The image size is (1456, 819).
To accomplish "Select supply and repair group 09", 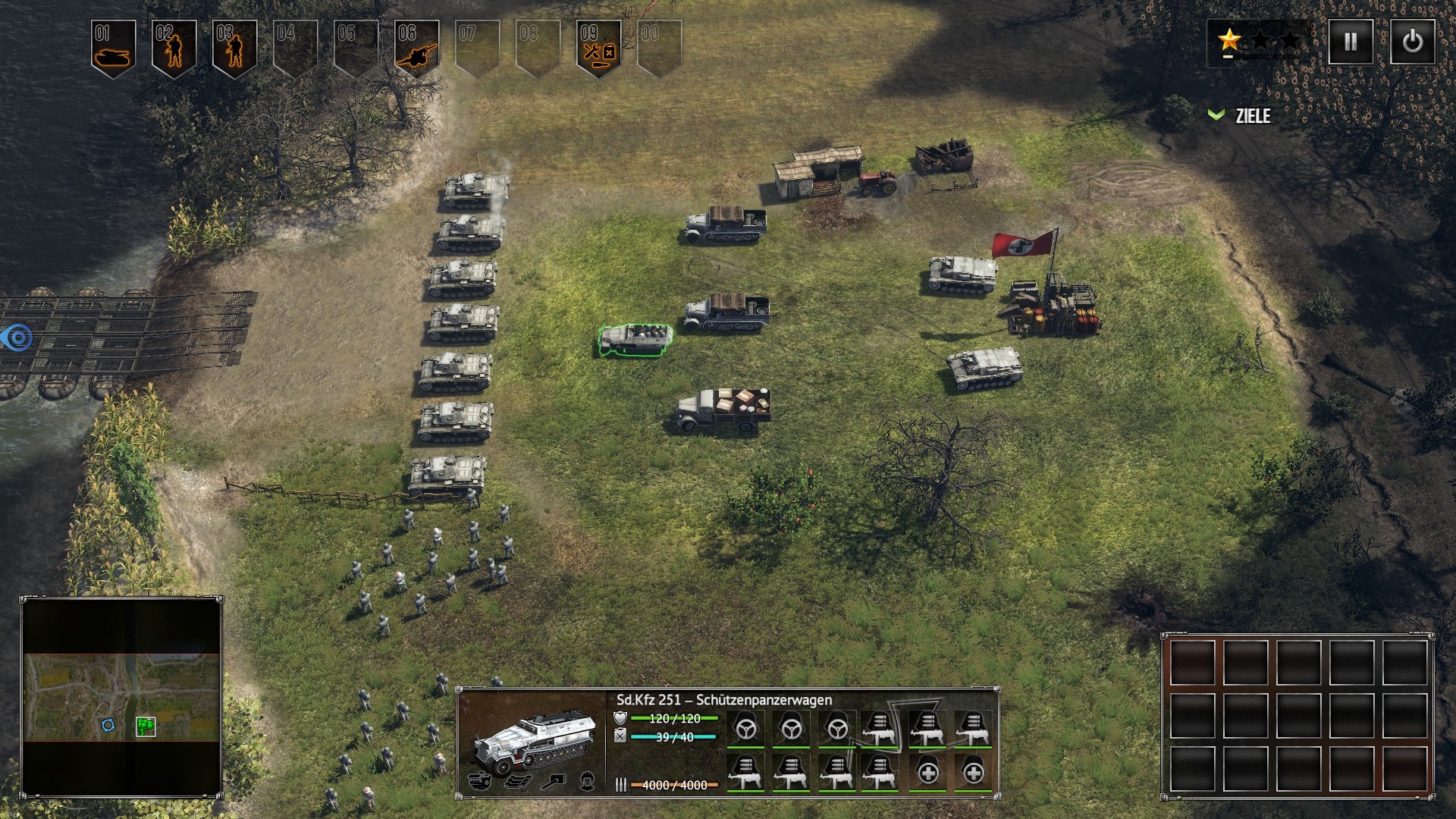I will coord(598,48).
